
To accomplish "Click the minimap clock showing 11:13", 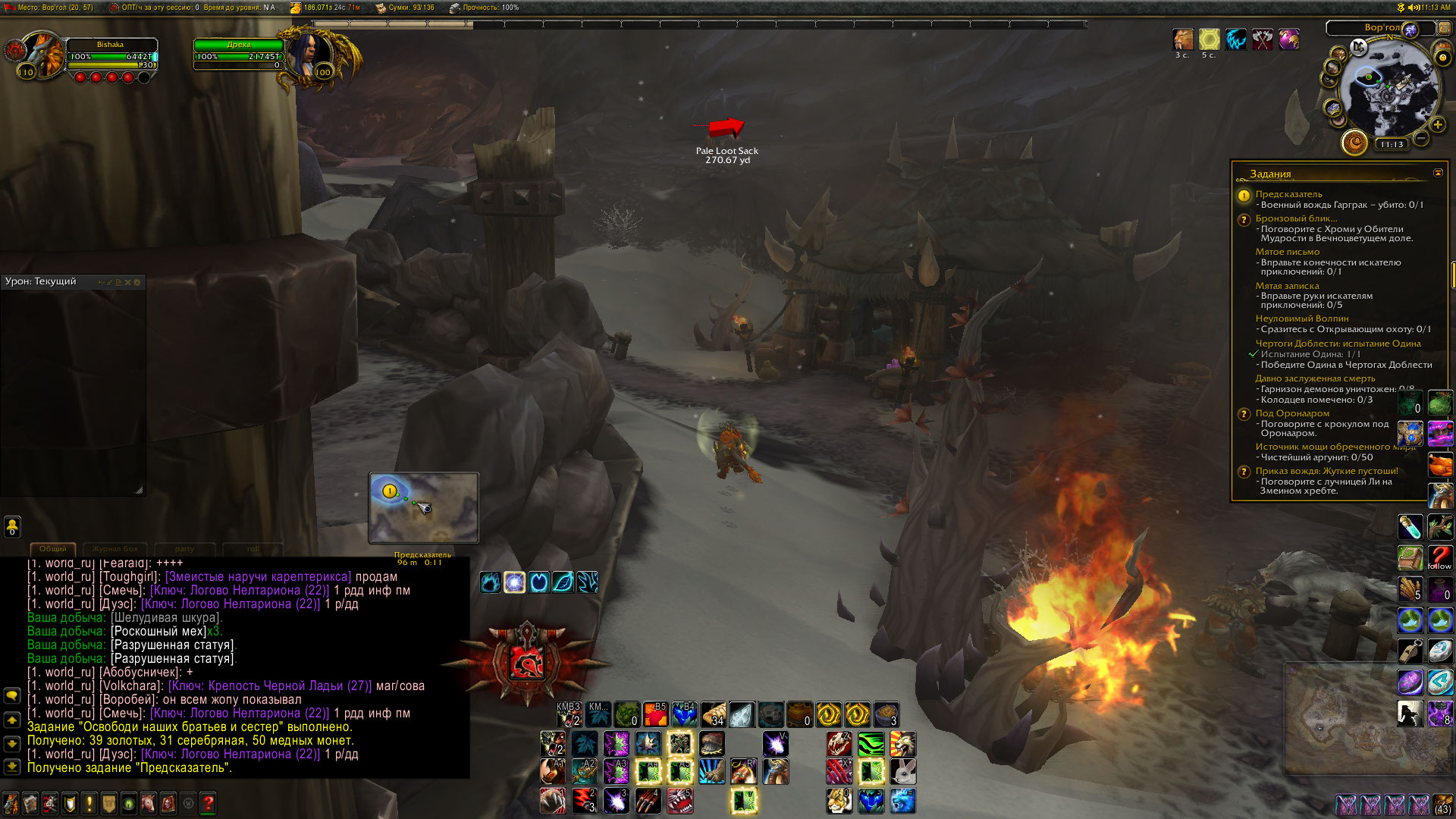I will tap(1392, 144).
